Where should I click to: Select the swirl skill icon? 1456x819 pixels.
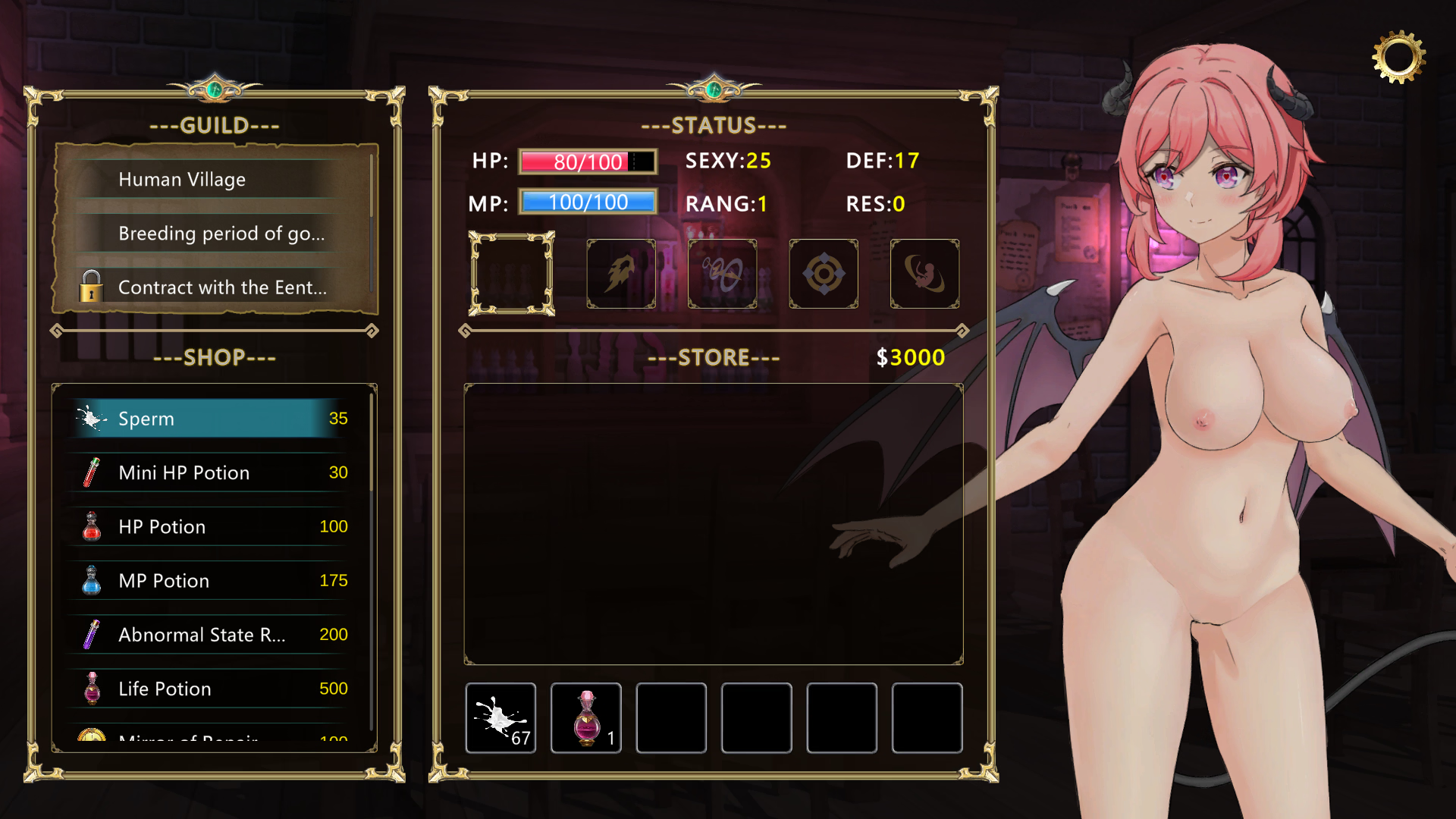pos(722,274)
